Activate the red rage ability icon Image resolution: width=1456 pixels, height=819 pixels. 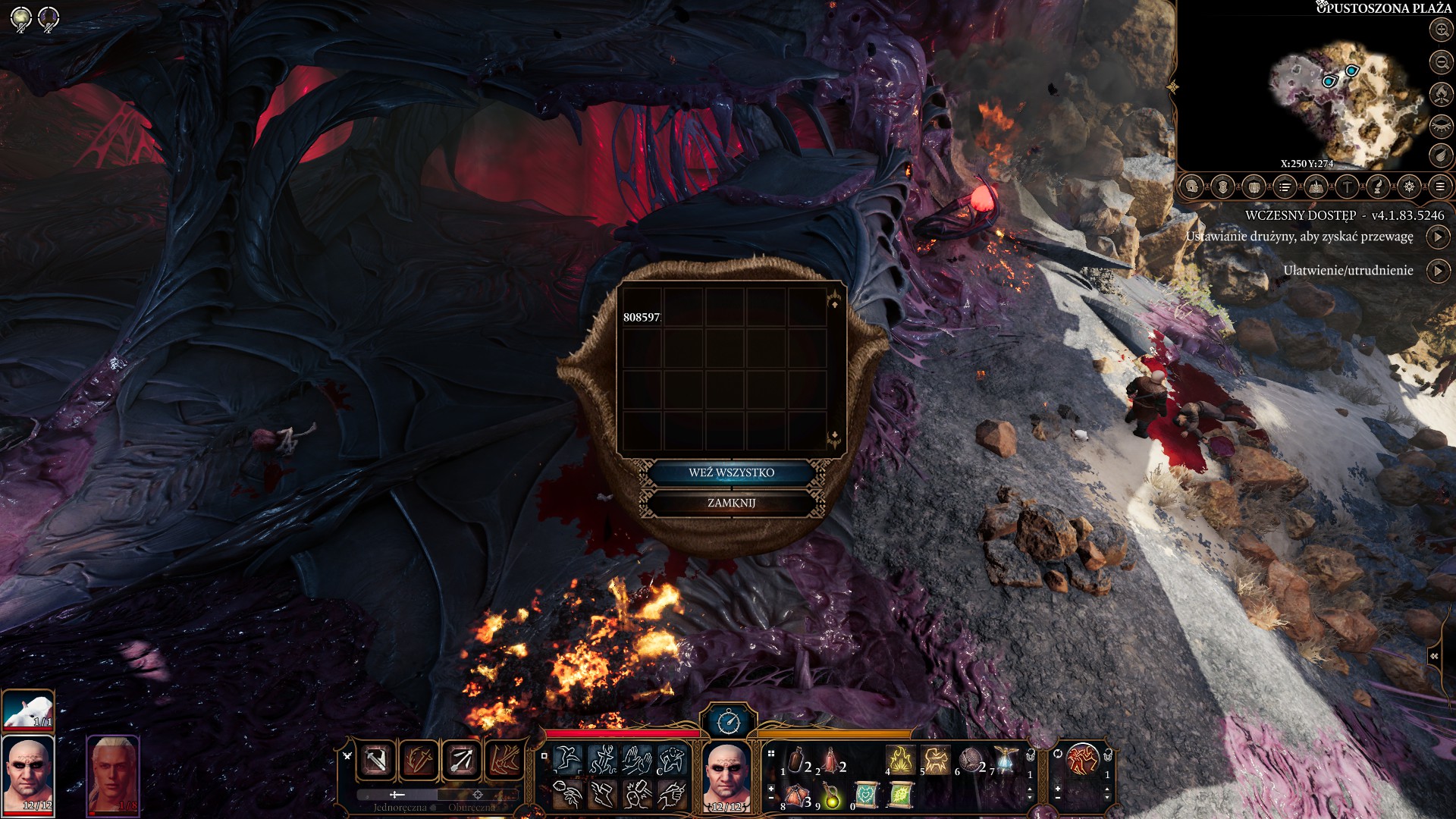(x=1082, y=759)
